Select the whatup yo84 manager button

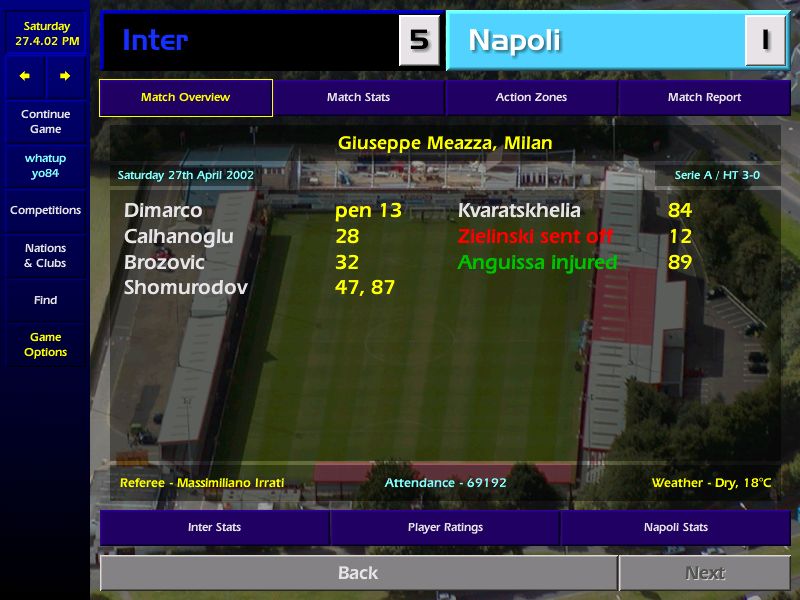45,166
